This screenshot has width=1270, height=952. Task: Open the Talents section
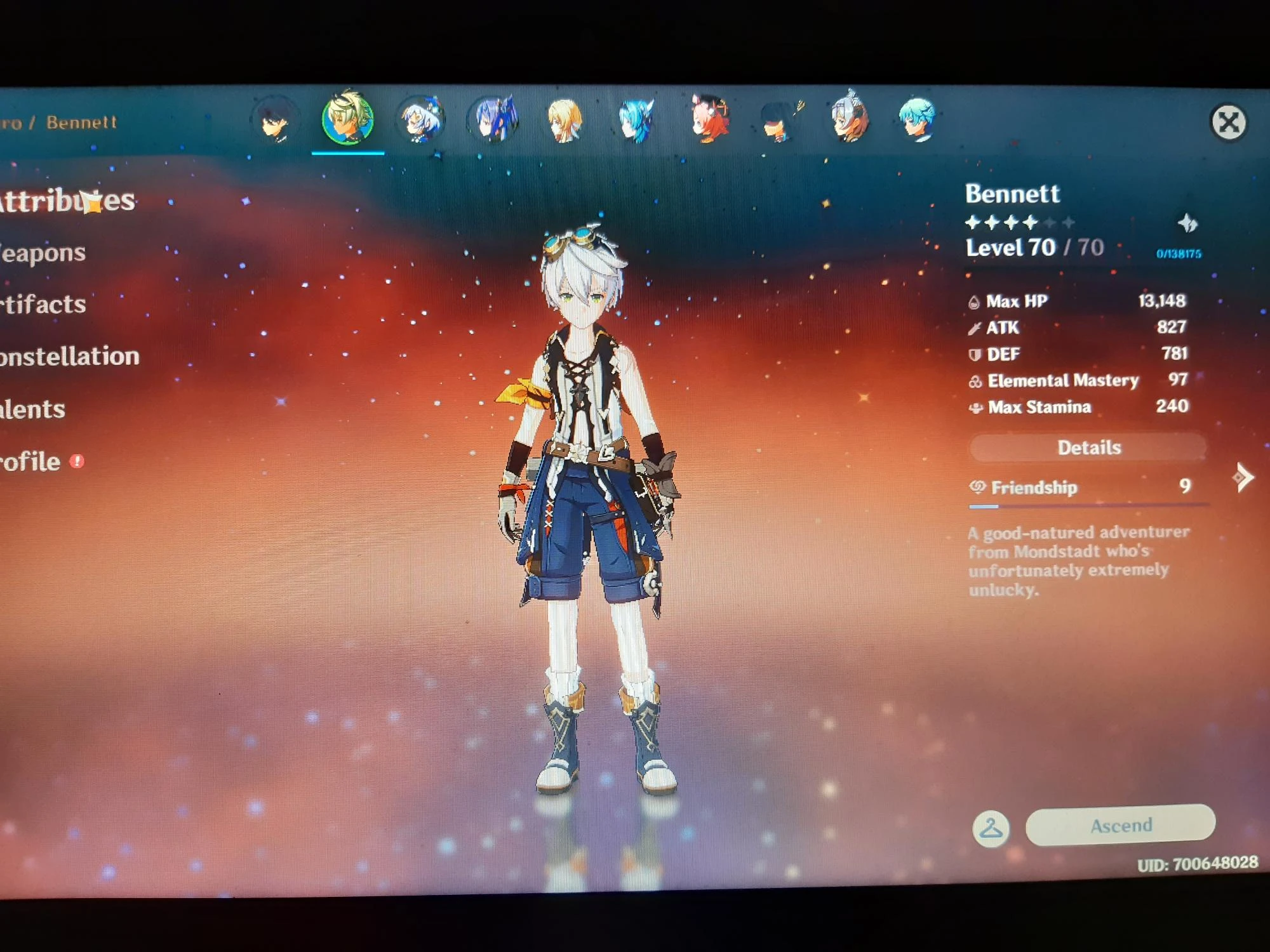(32, 410)
